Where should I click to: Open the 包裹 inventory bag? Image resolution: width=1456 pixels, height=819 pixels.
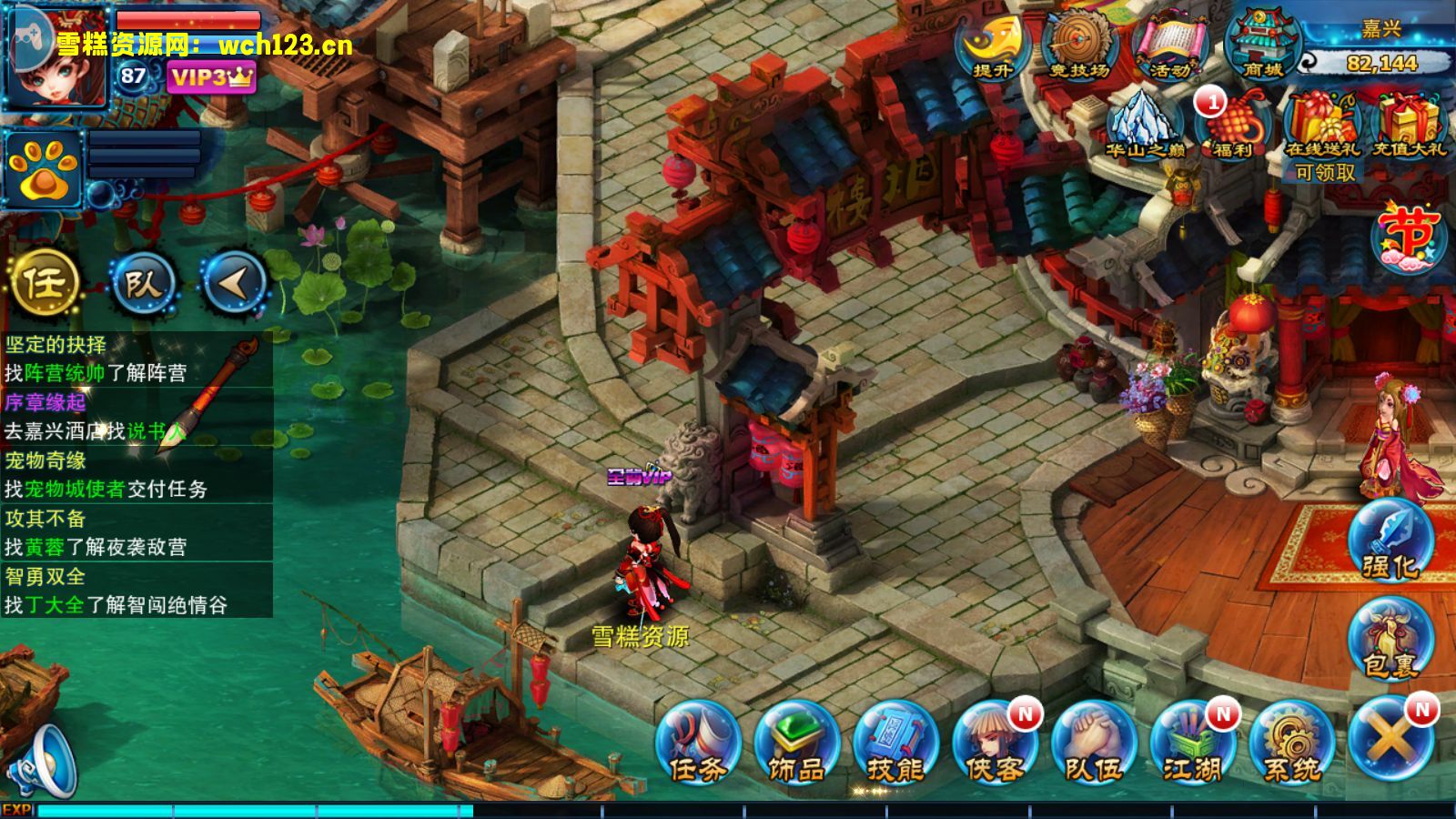tap(1390, 642)
